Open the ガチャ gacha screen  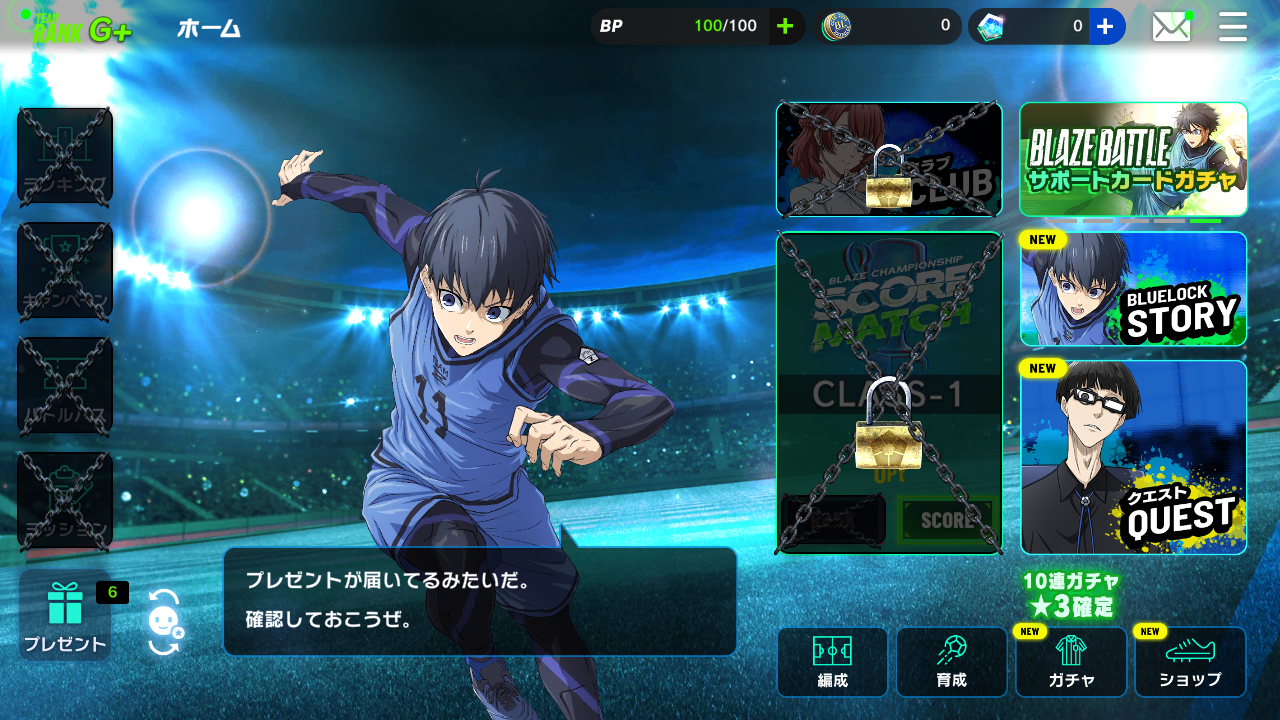tap(1071, 661)
